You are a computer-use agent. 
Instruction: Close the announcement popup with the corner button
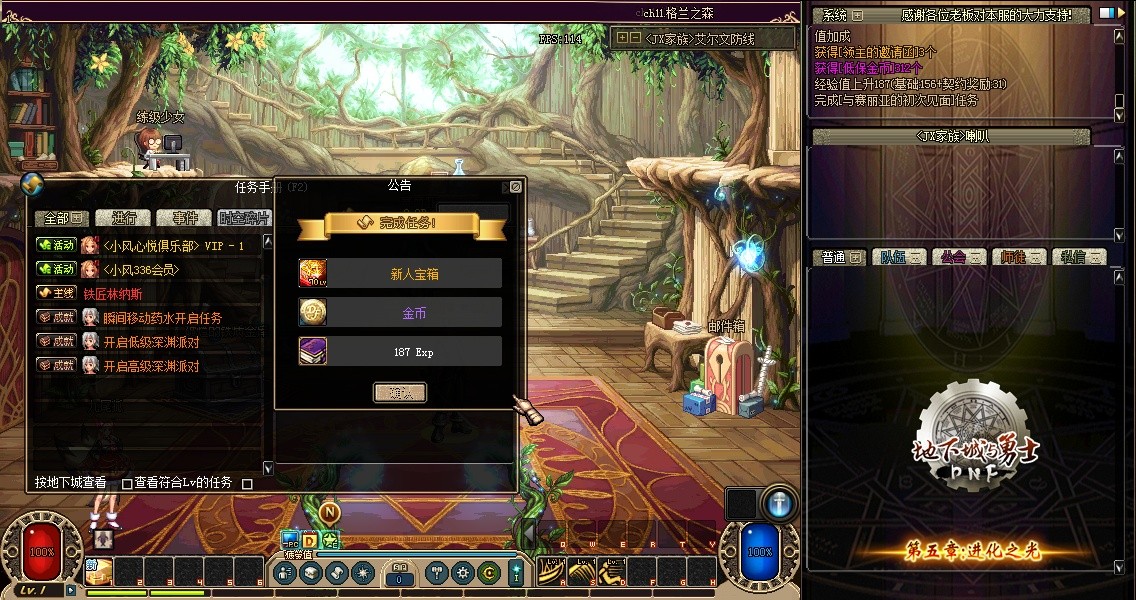pyautogui.click(x=515, y=186)
